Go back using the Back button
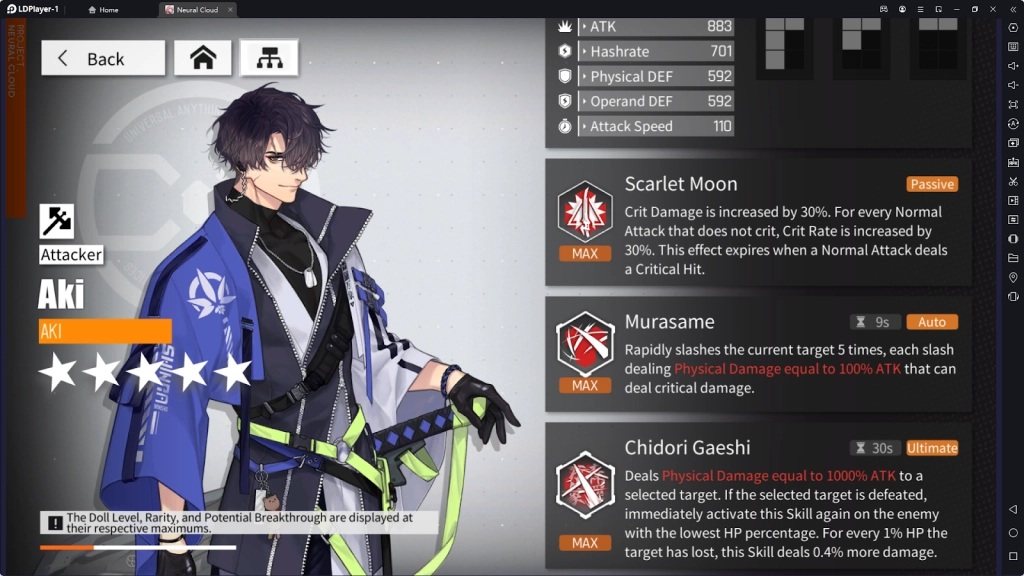The image size is (1024, 576). coord(103,58)
